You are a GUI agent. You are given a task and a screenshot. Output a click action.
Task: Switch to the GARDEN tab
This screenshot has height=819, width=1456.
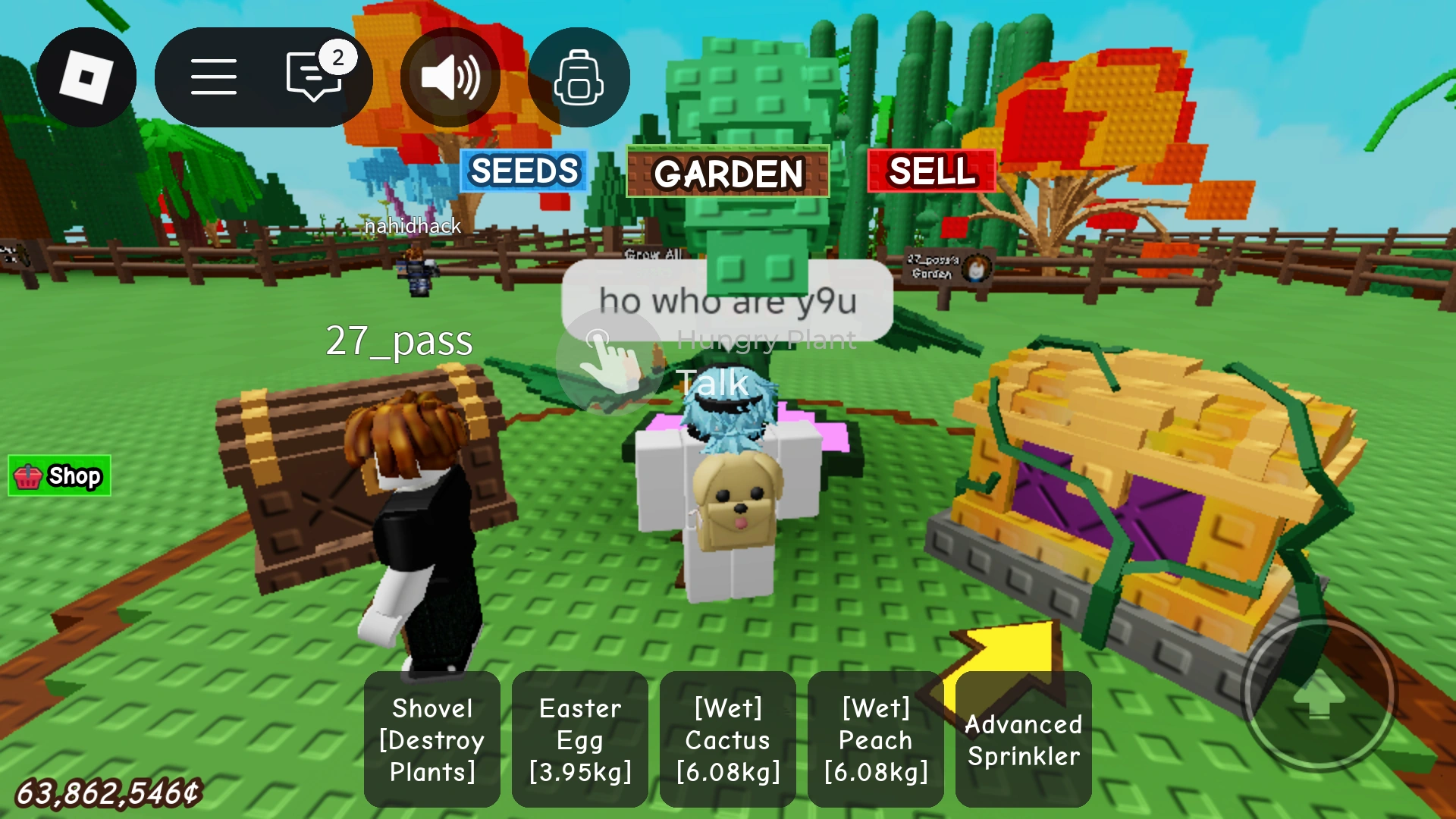click(727, 174)
